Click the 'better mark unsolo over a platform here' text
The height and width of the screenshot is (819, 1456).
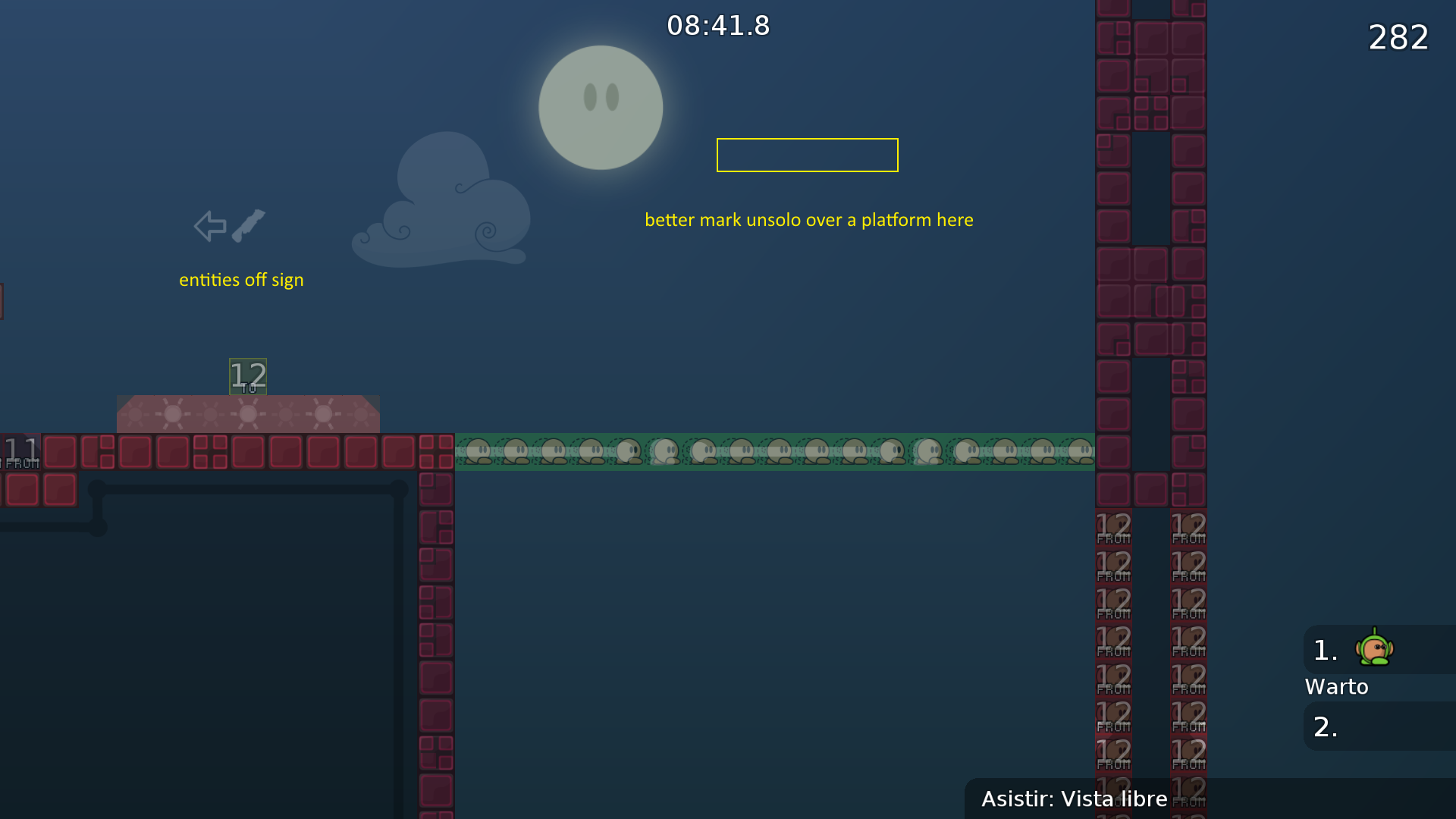click(809, 220)
